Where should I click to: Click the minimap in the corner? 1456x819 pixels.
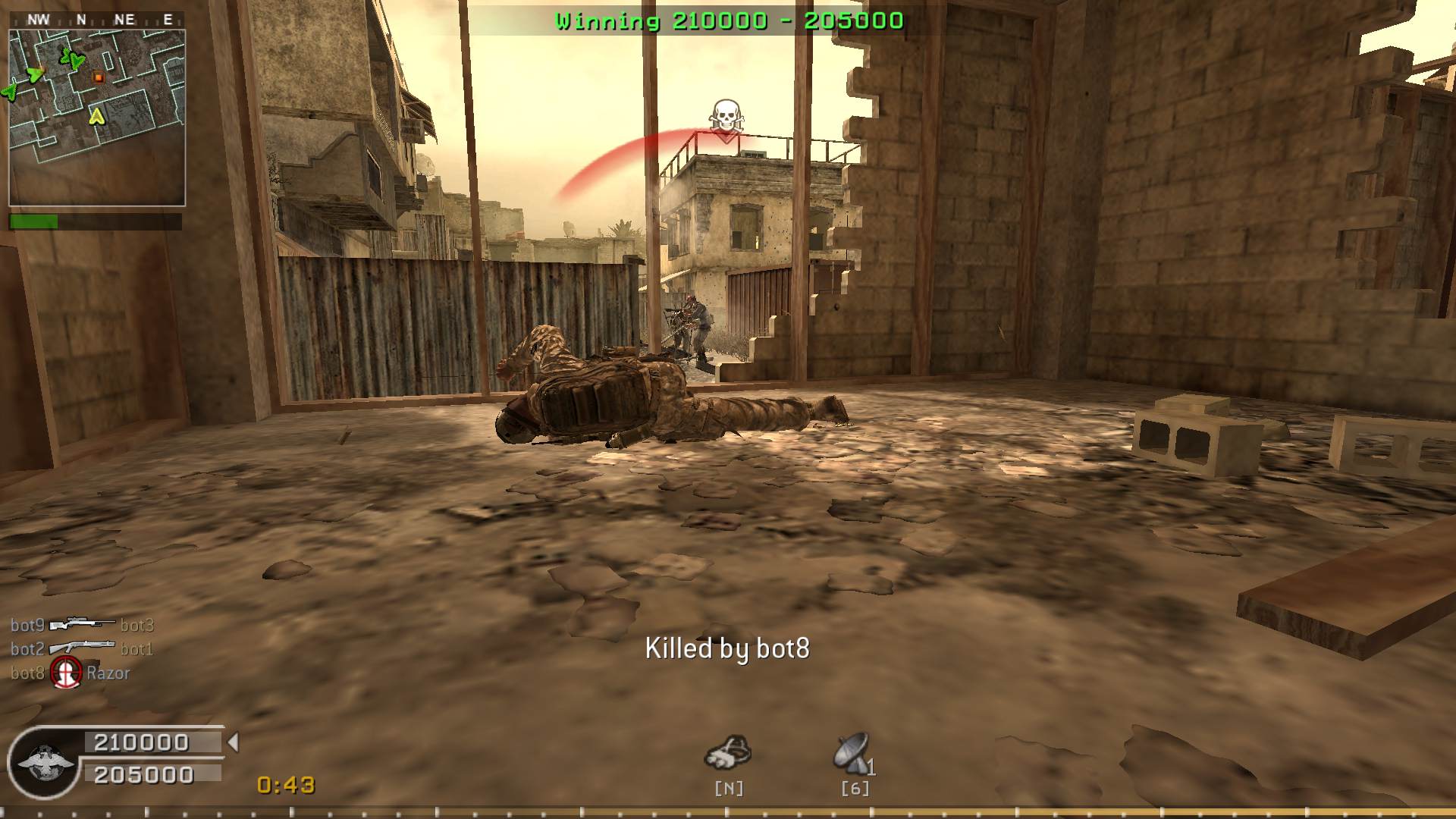point(97,118)
